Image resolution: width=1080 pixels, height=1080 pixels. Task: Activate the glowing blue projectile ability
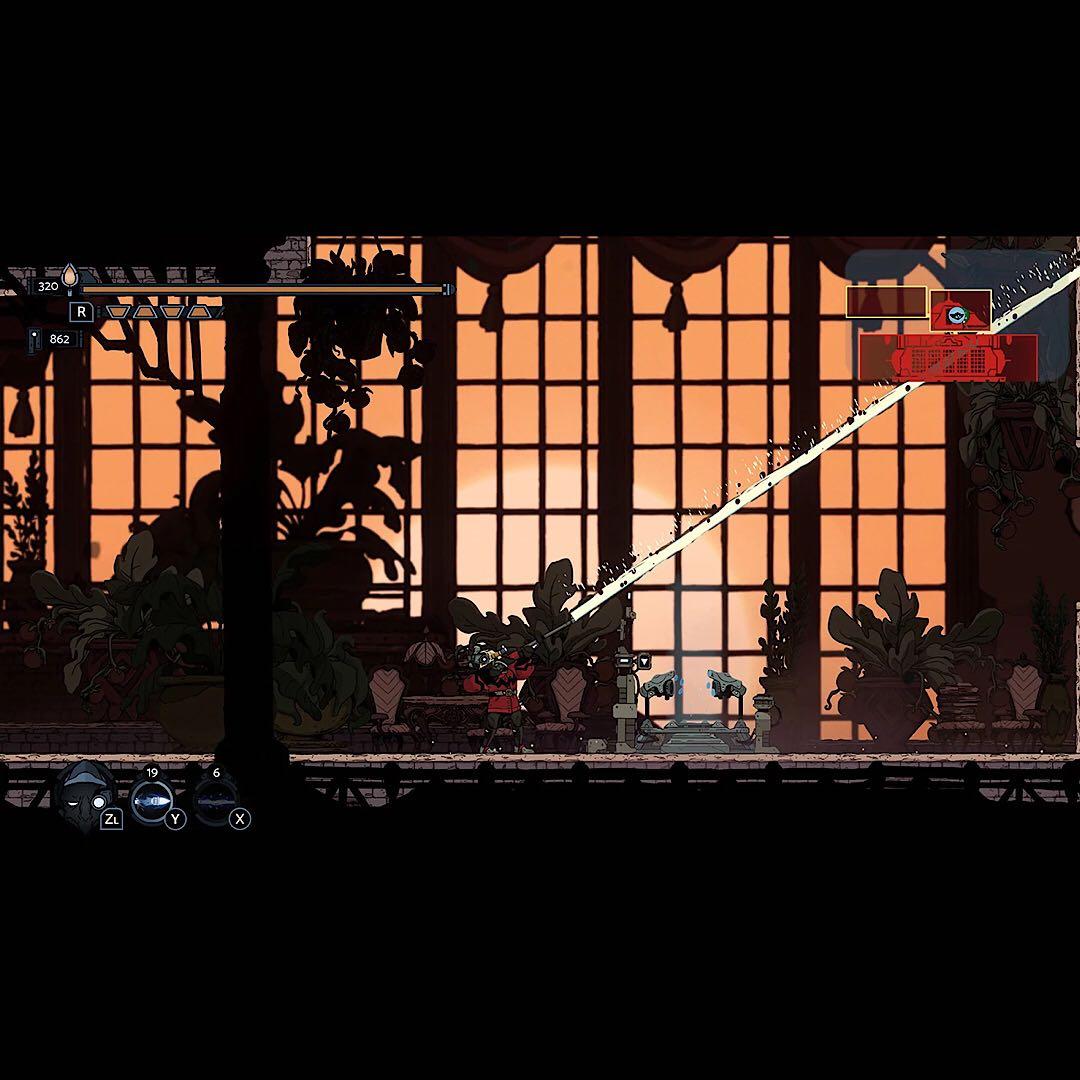click(x=152, y=799)
